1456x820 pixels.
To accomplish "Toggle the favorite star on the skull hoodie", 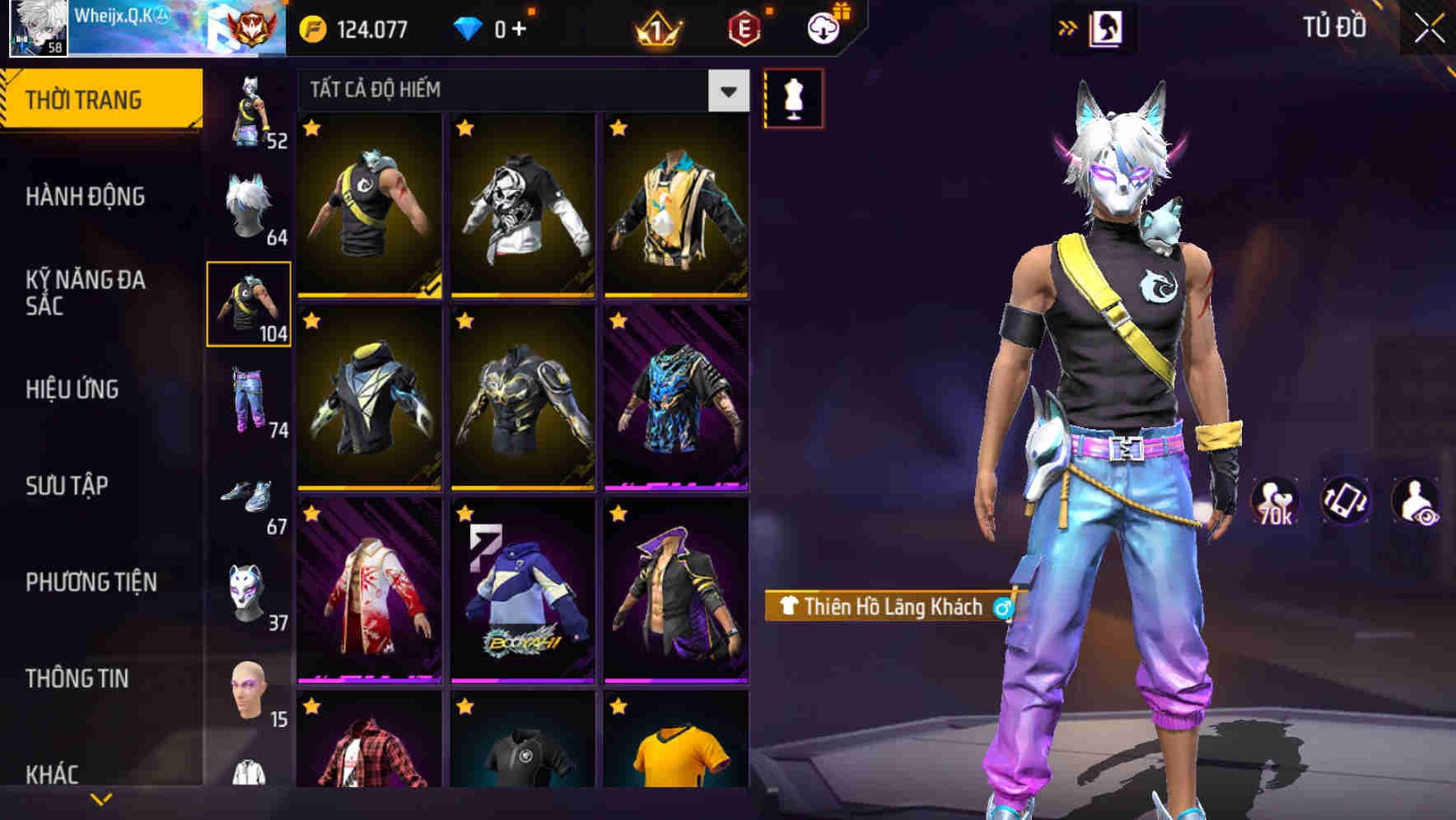I will (464, 128).
